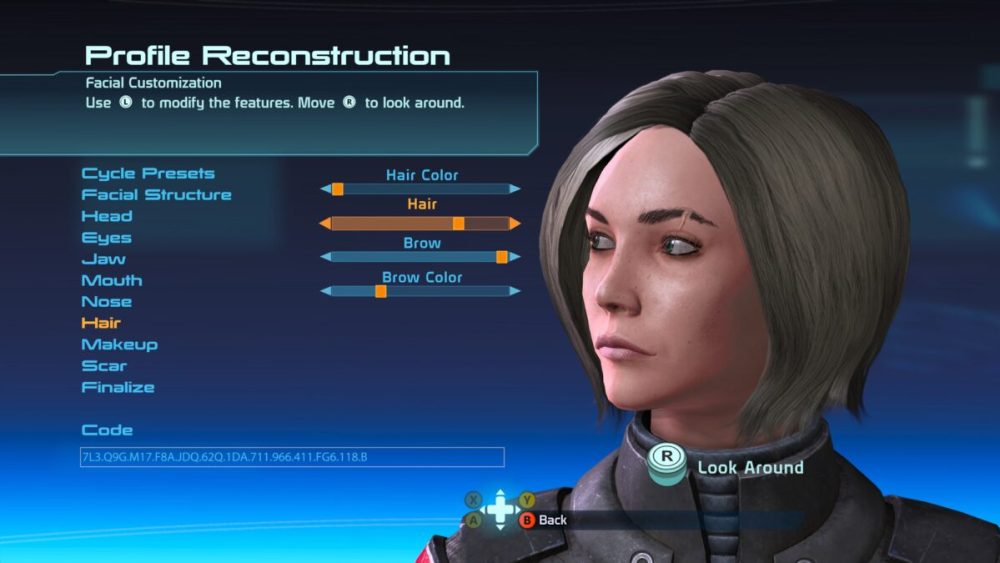This screenshot has width=1000, height=563.
Task: Select Cycle Presets in the menu
Action: pos(148,174)
